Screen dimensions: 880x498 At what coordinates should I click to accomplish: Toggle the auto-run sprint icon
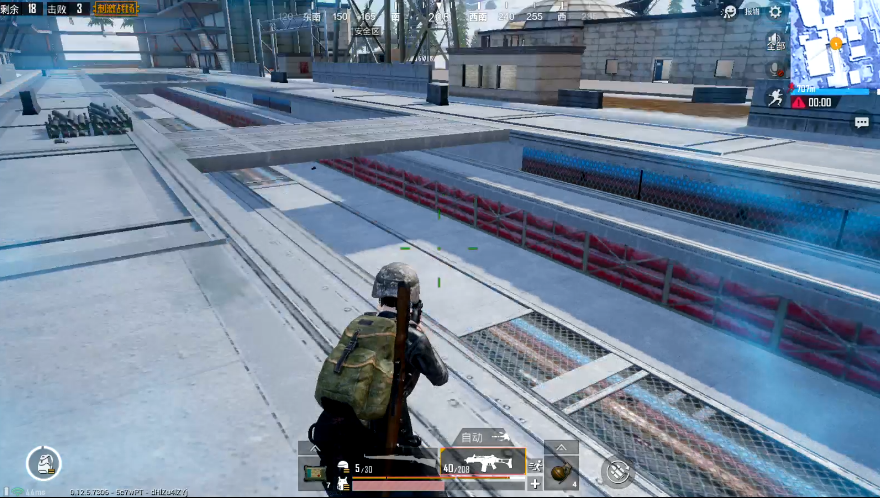[x=775, y=96]
